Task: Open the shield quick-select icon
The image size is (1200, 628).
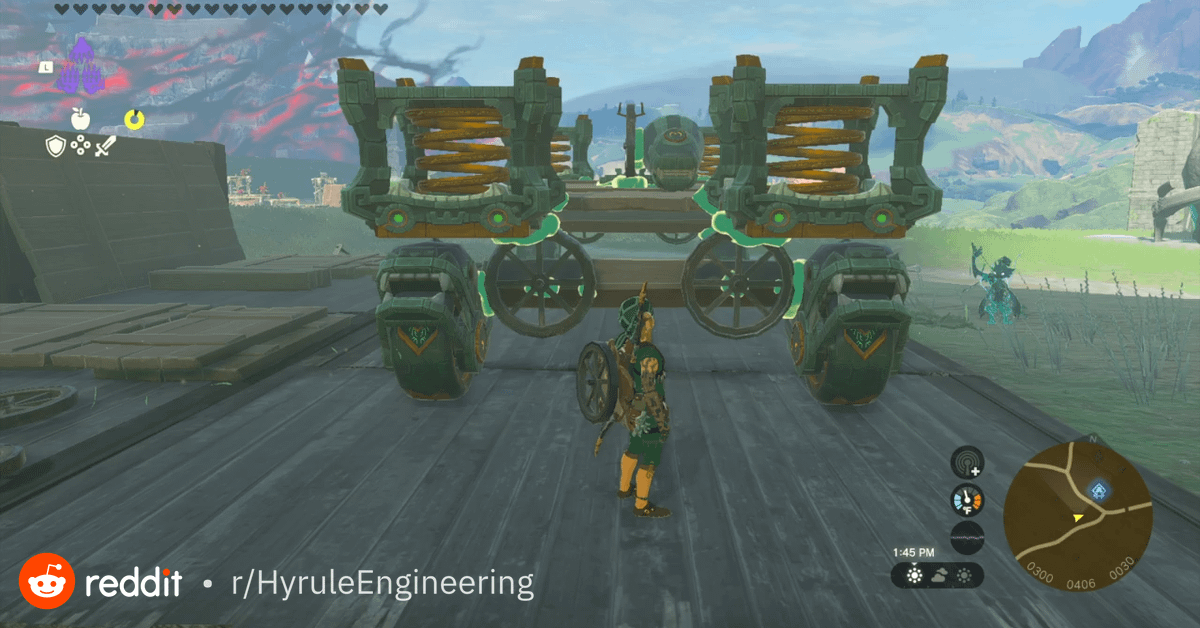Action: [56, 147]
